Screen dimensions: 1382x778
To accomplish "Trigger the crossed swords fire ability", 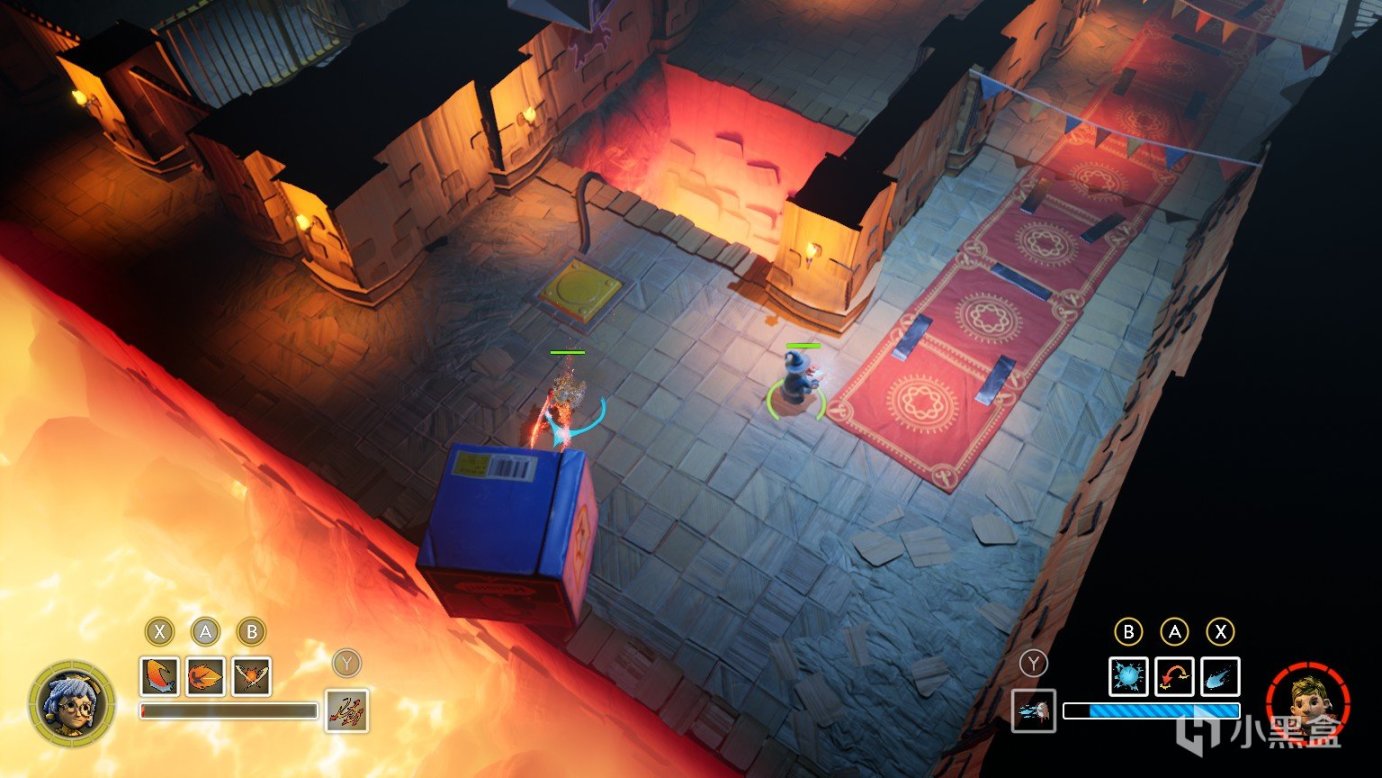I will [x=252, y=676].
